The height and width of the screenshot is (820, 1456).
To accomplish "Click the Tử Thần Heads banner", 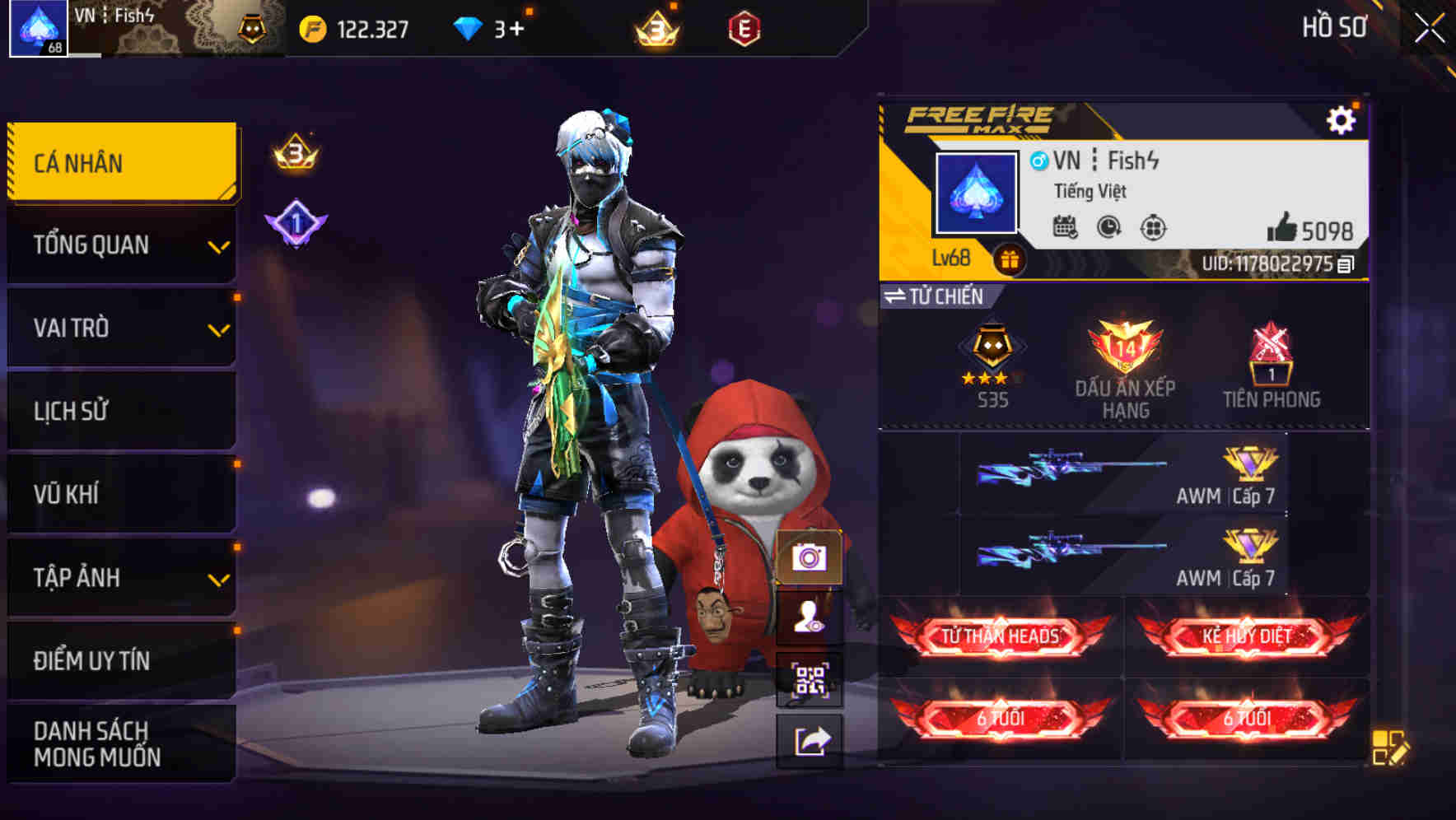I will (x=999, y=635).
